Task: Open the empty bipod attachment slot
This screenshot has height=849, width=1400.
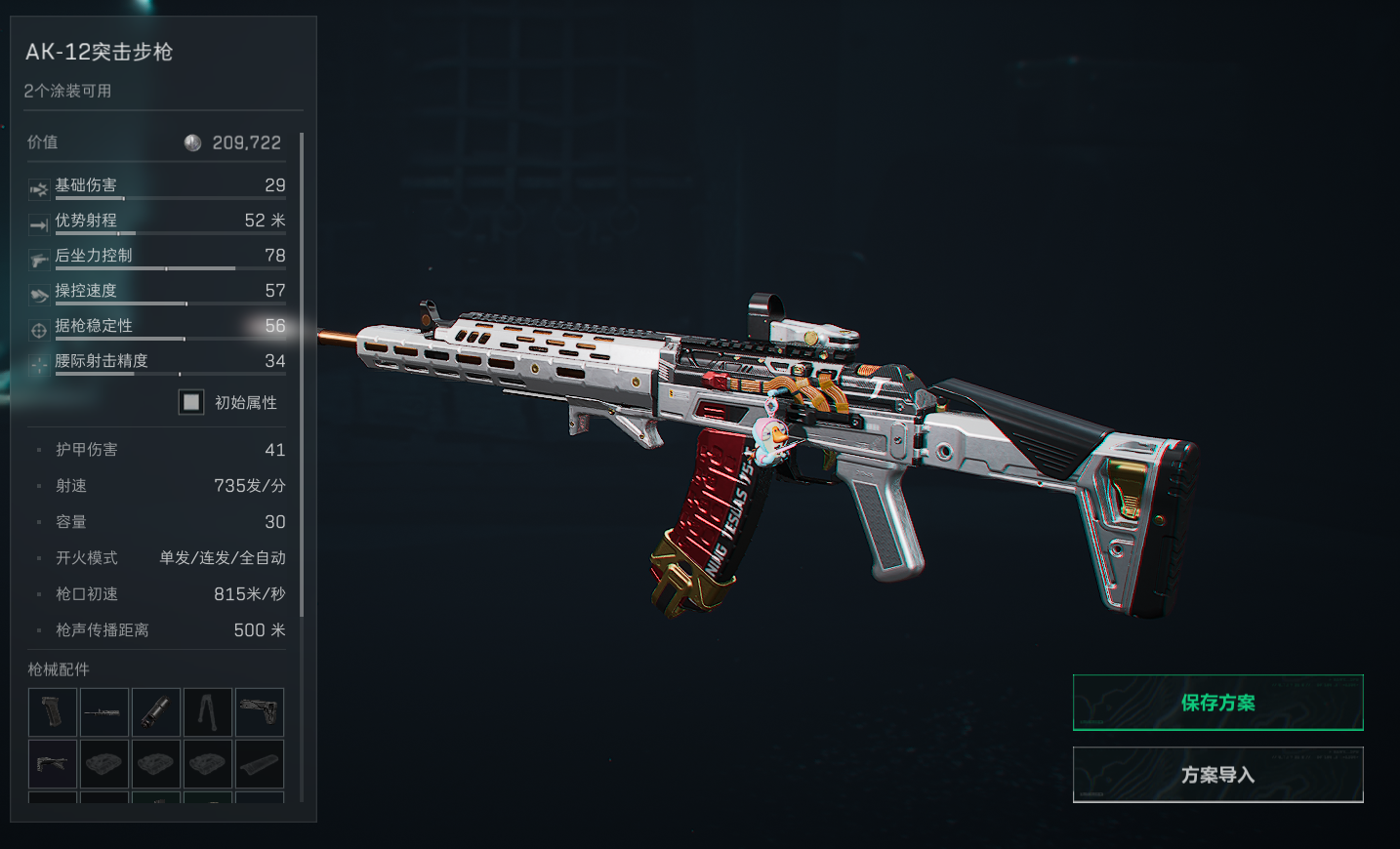Action: 207,712
